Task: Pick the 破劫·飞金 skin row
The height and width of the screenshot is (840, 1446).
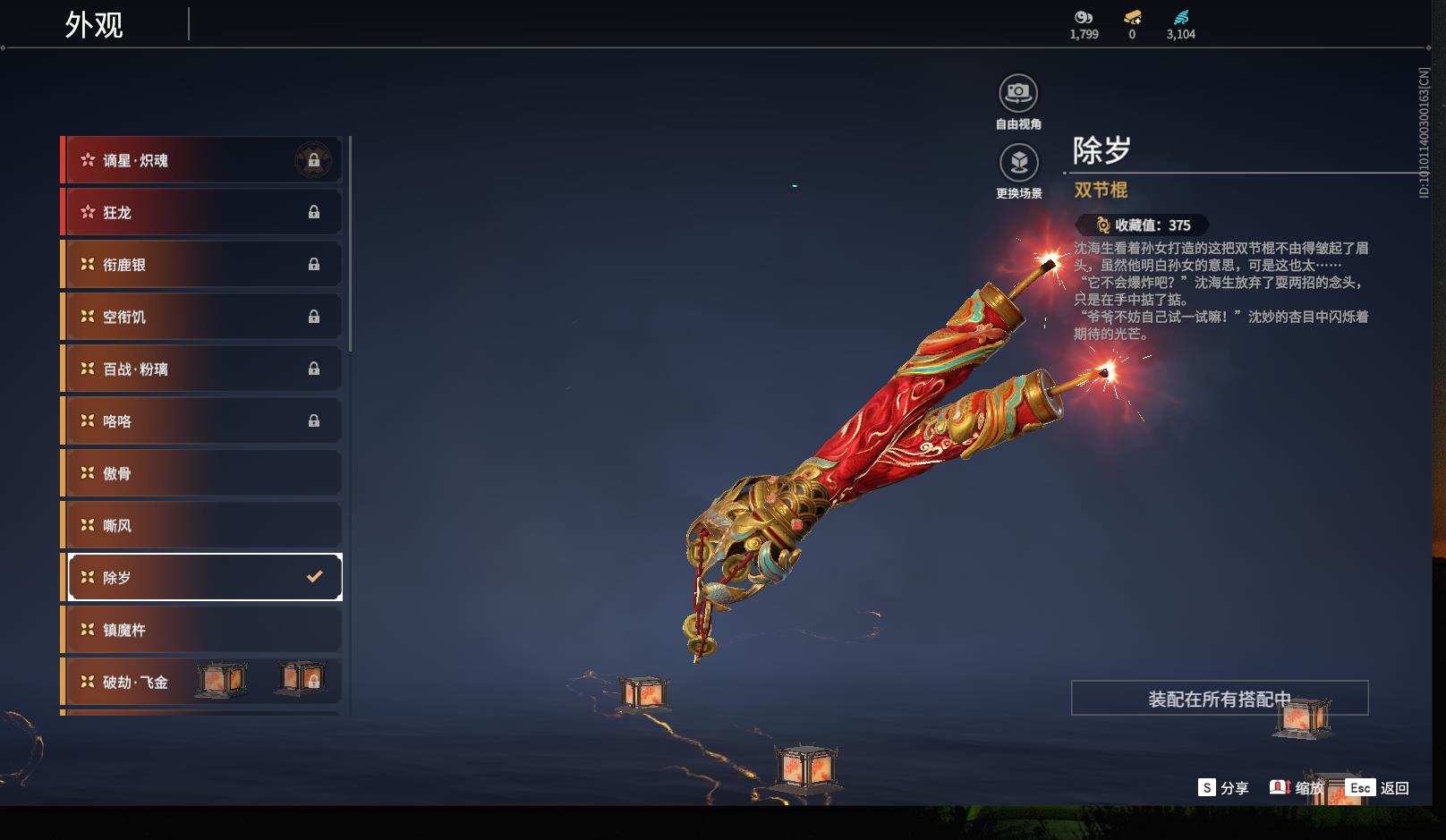Action: 201,682
